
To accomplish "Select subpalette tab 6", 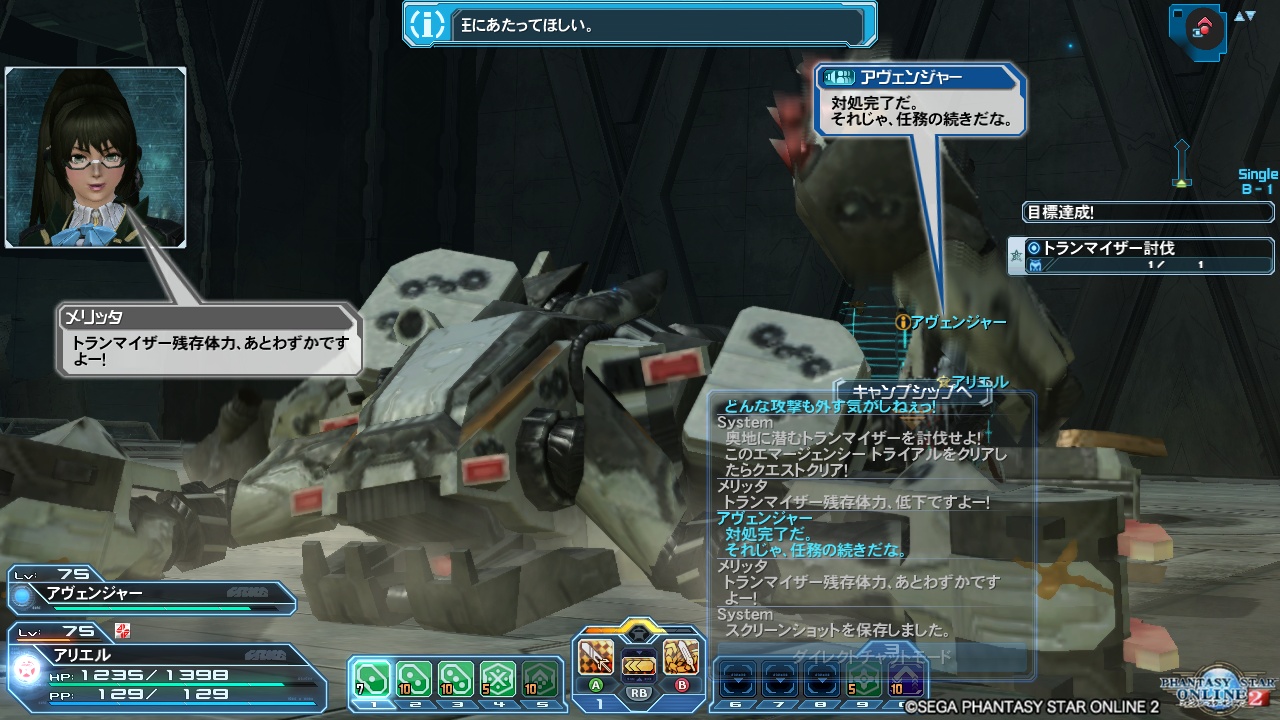I will click(734, 704).
